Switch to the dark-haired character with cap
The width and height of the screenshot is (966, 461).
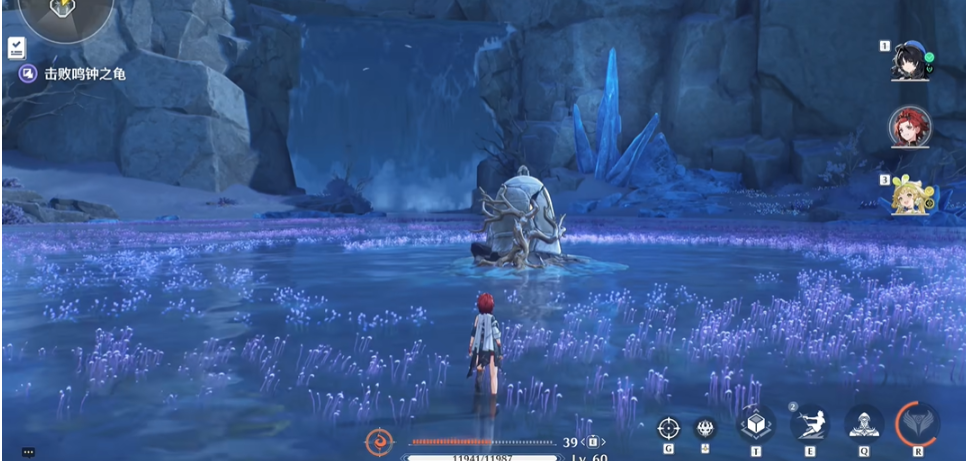coord(909,61)
